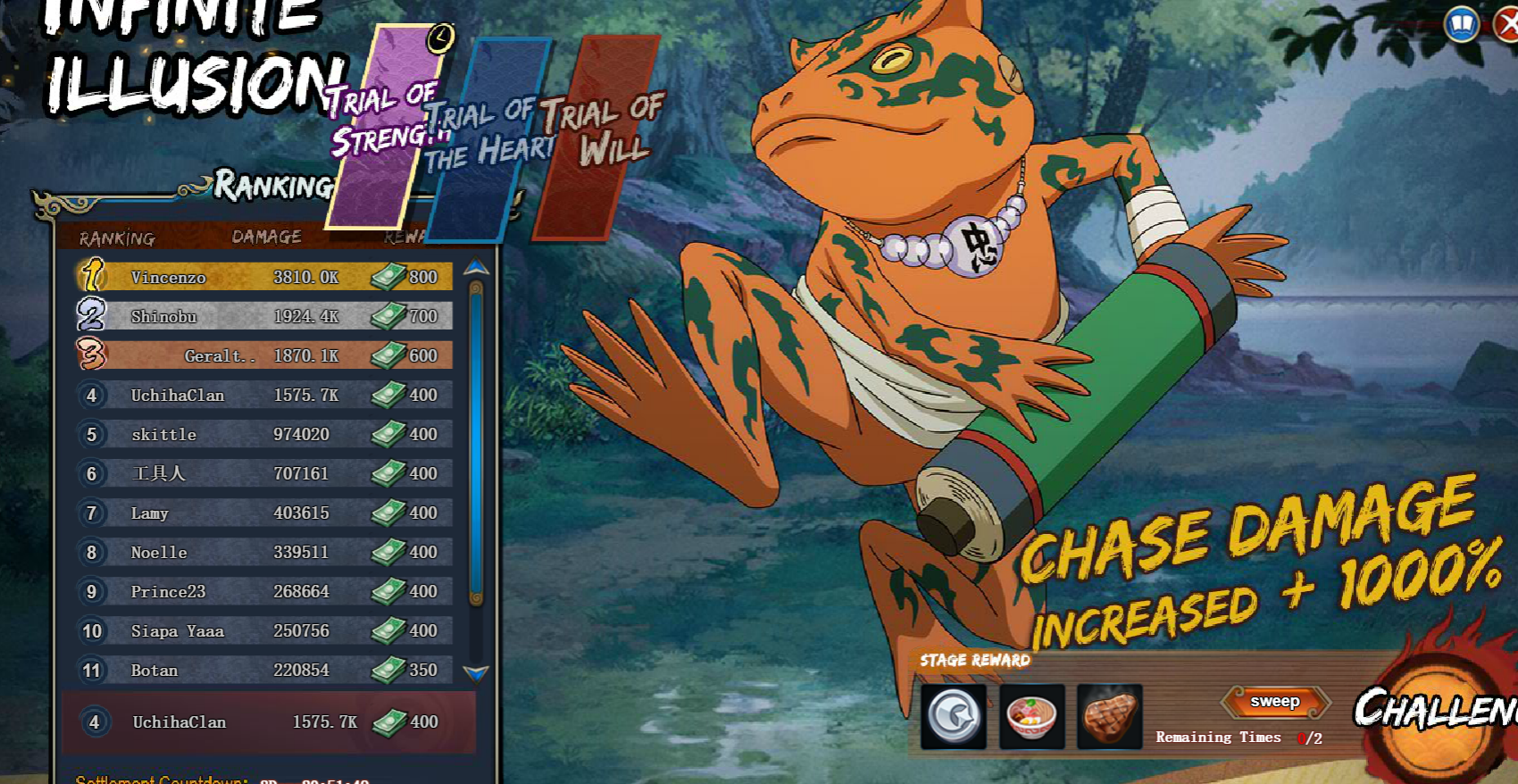Inspect the ramen bowl stage reward
Image resolution: width=1518 pixels, height=784 pixels.
click(1031, 716)
